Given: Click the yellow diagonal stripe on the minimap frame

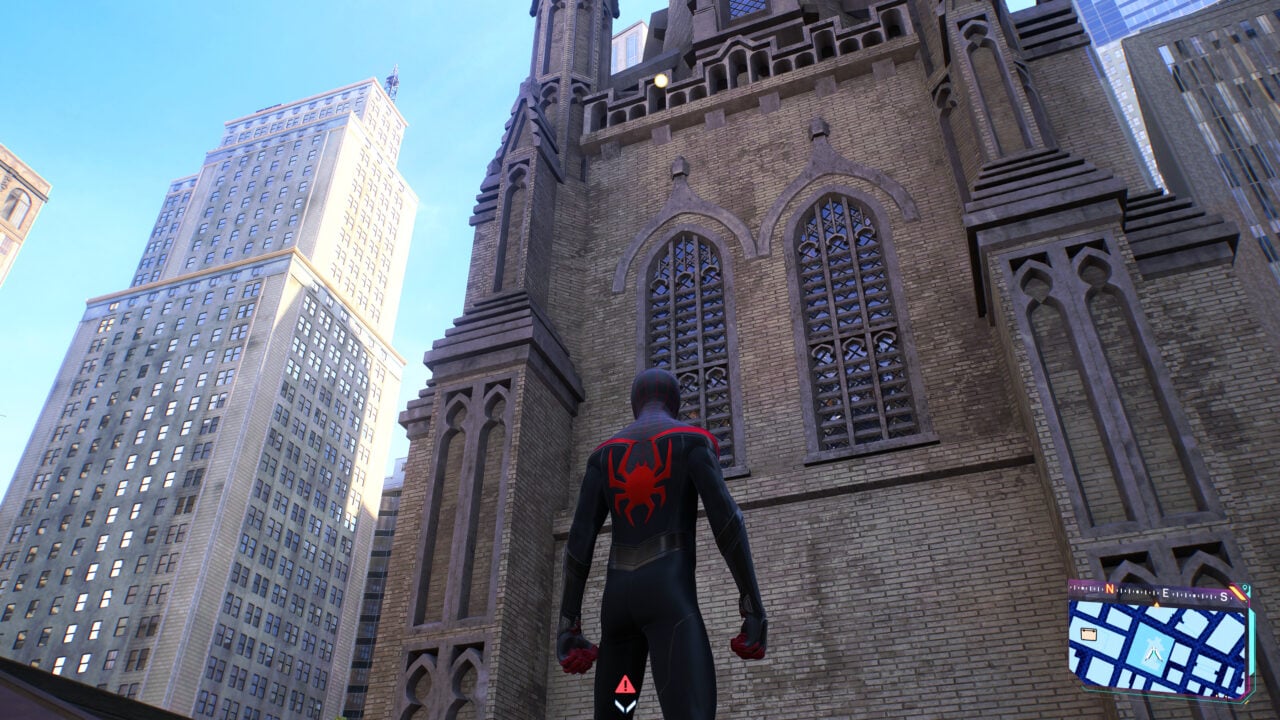Looking at the screenshot, I should 1238,591.
